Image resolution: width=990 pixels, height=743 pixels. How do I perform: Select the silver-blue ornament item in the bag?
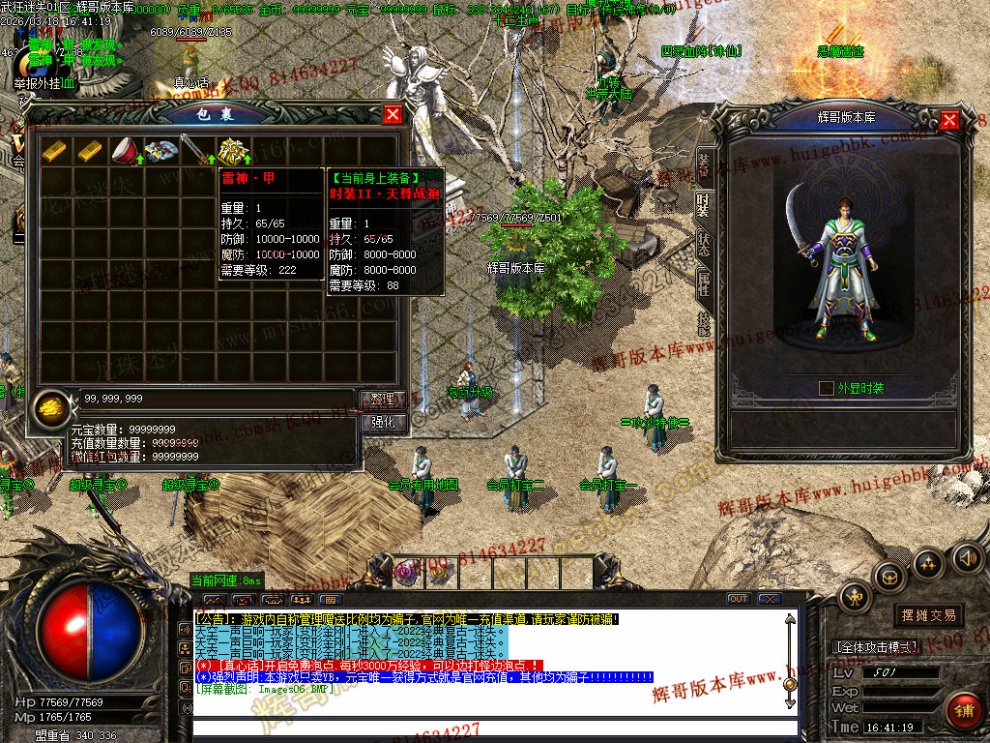161,150
